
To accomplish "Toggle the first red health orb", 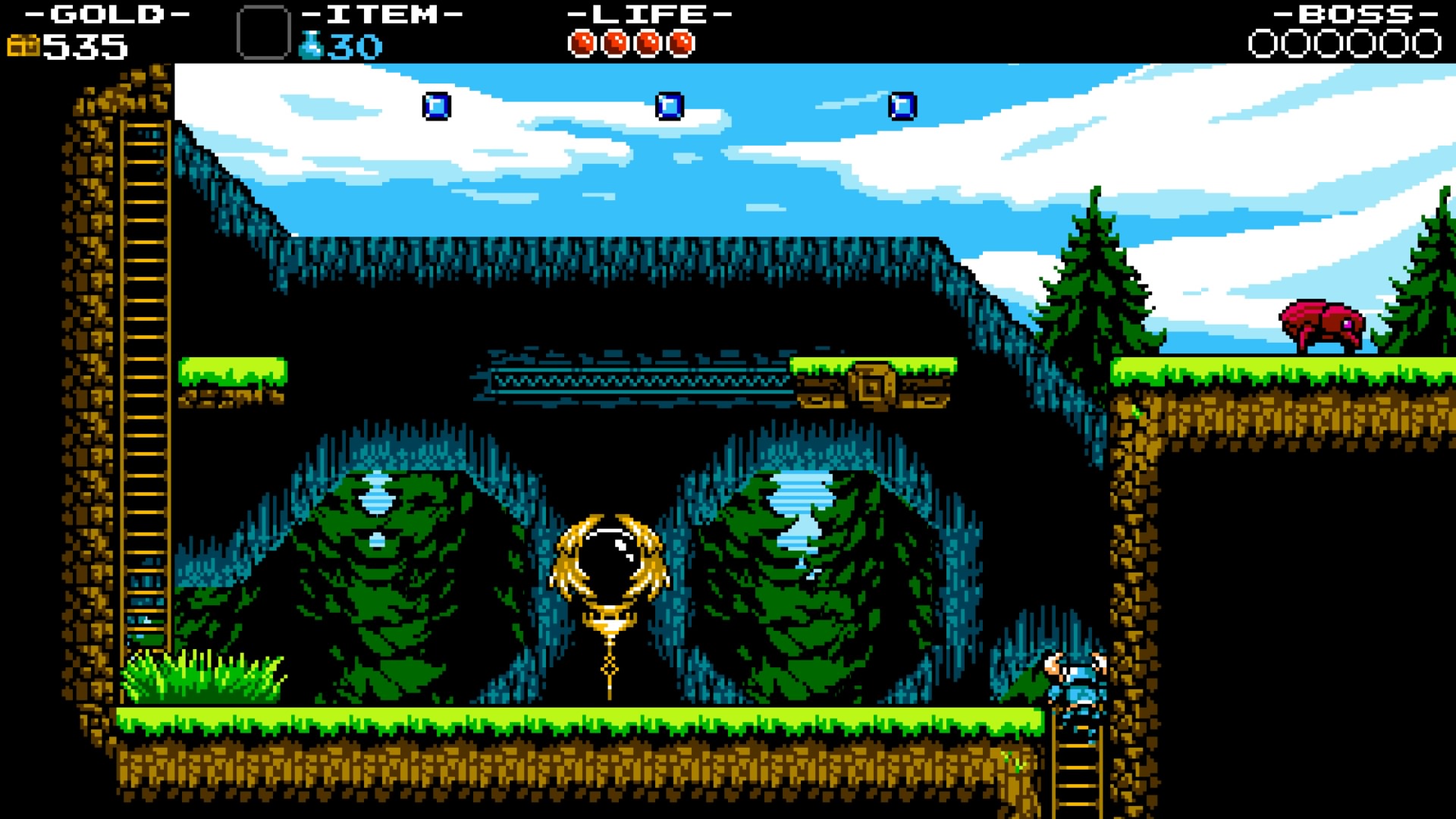I will tap(581, 43).
